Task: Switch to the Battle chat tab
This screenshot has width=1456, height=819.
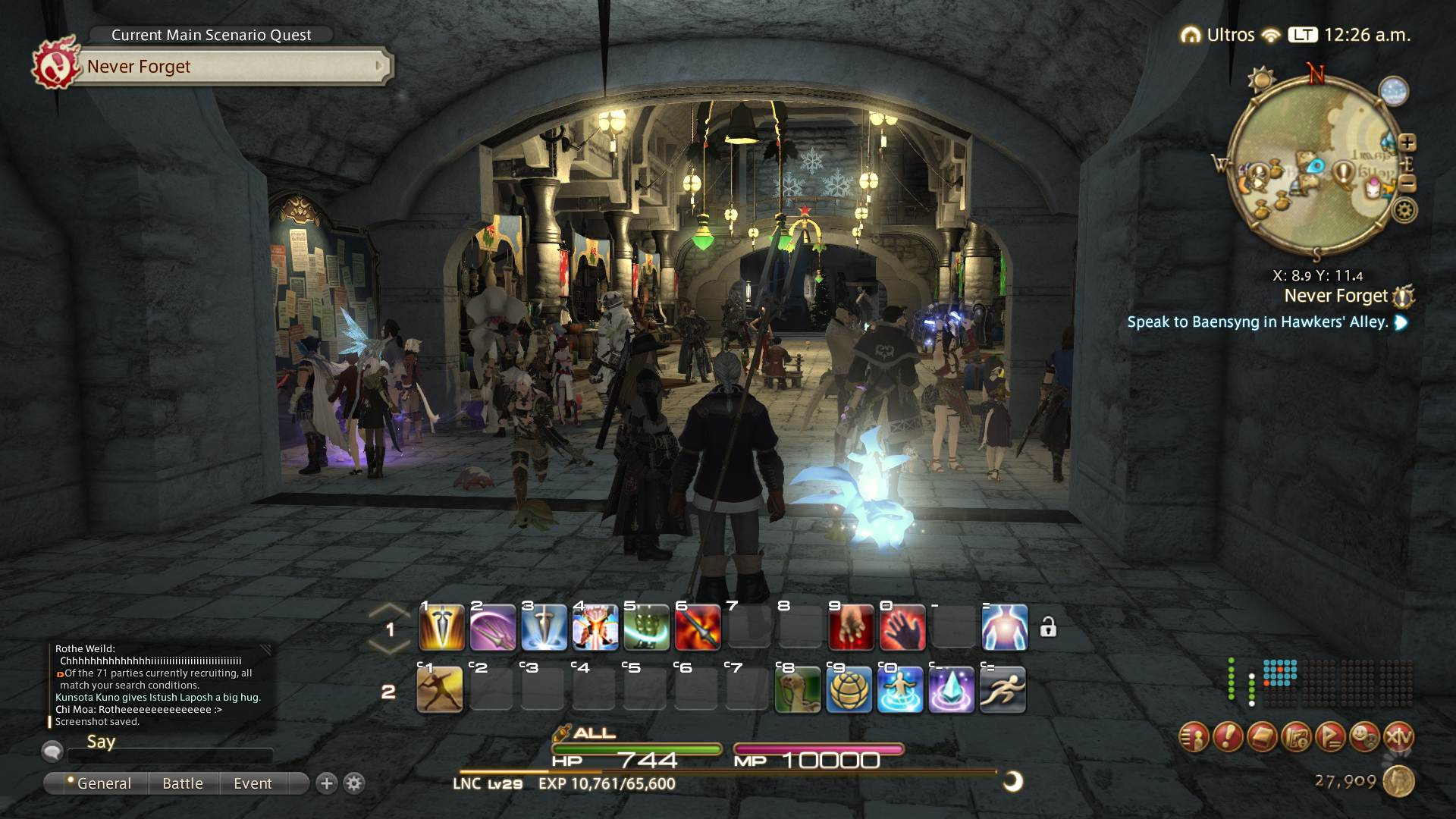Action: click(183, 783)
